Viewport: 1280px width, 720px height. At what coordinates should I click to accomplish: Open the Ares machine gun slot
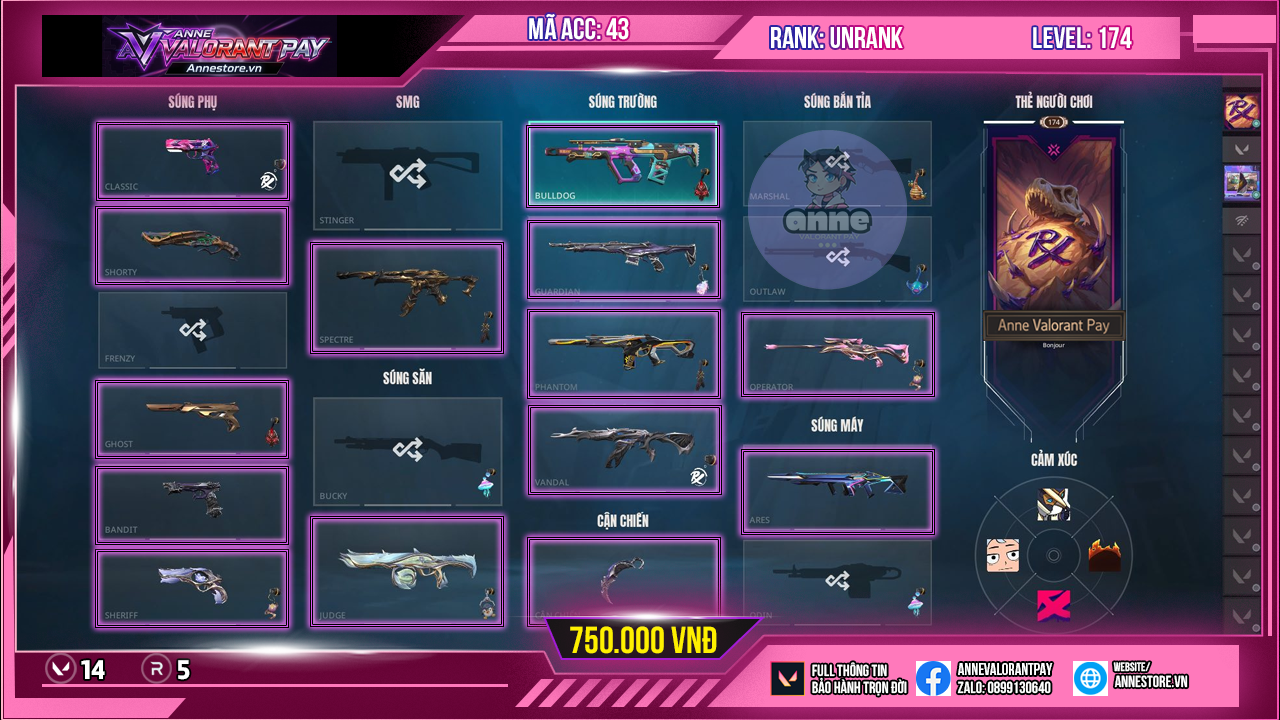(x=837, y=491)
